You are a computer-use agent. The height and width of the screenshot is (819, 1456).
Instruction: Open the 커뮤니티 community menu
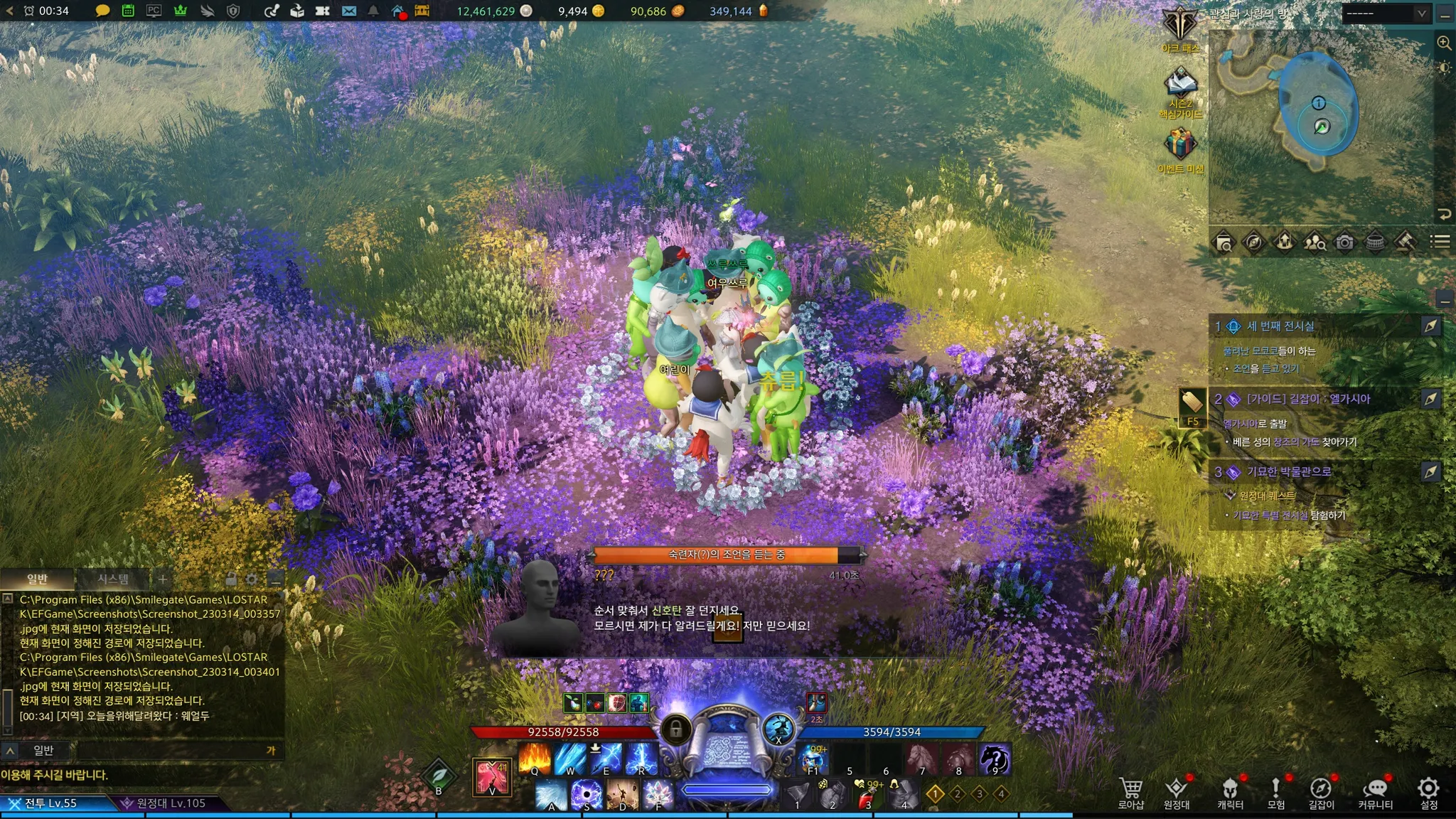[1376, 793]
